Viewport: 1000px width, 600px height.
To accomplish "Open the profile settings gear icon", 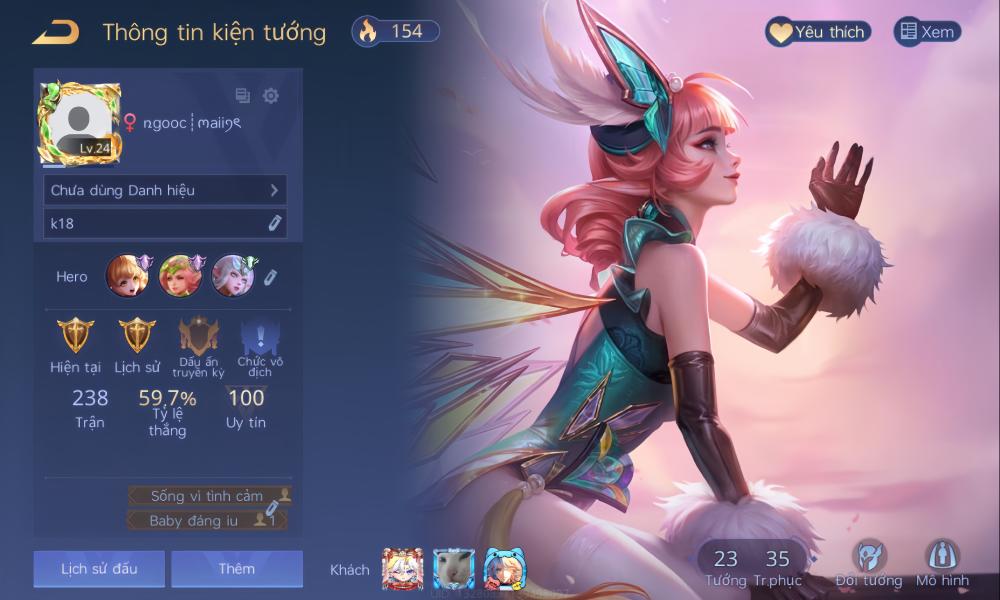I will (270, 96).
